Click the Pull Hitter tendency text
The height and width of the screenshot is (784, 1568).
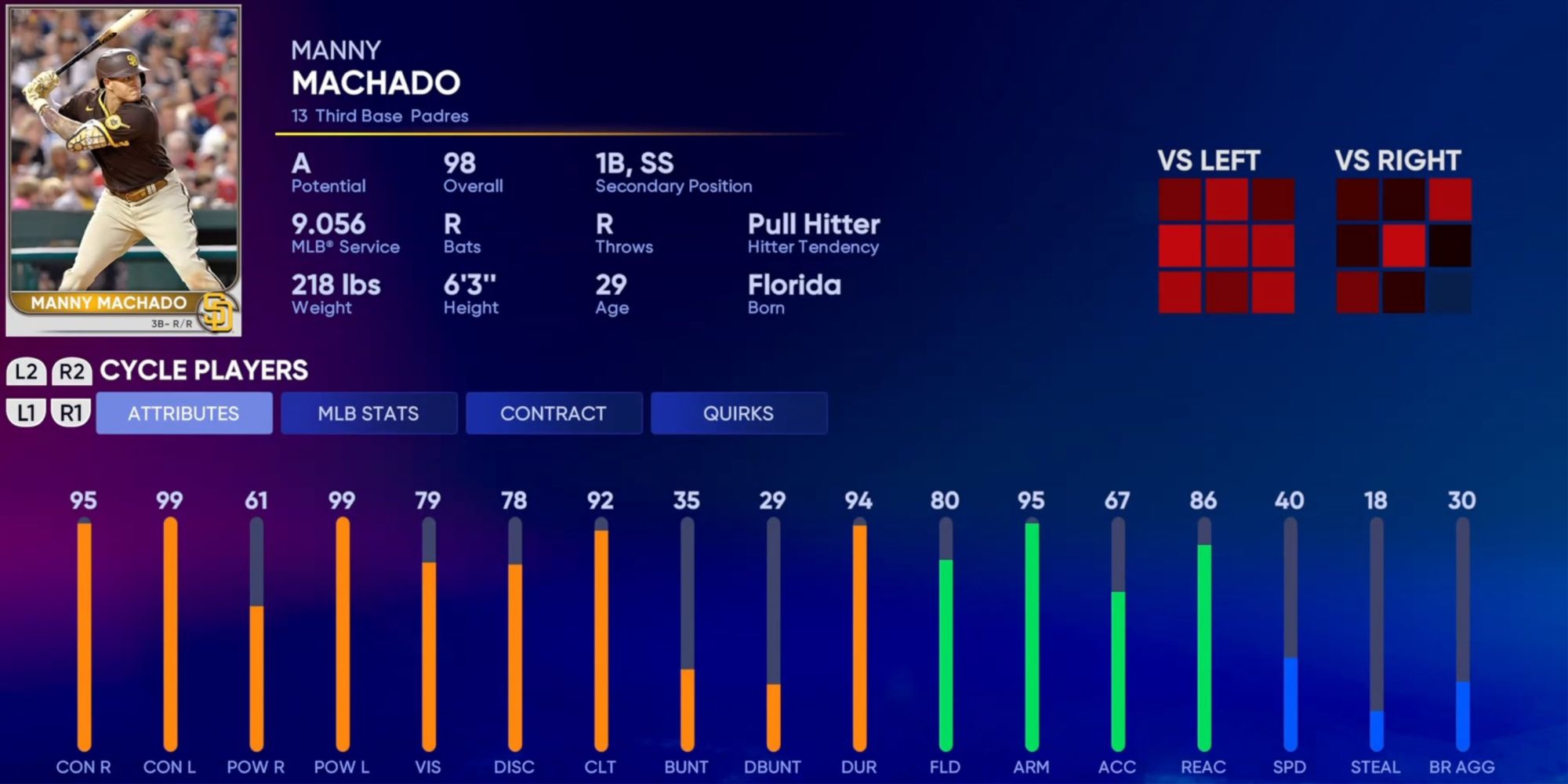point(813,226)
